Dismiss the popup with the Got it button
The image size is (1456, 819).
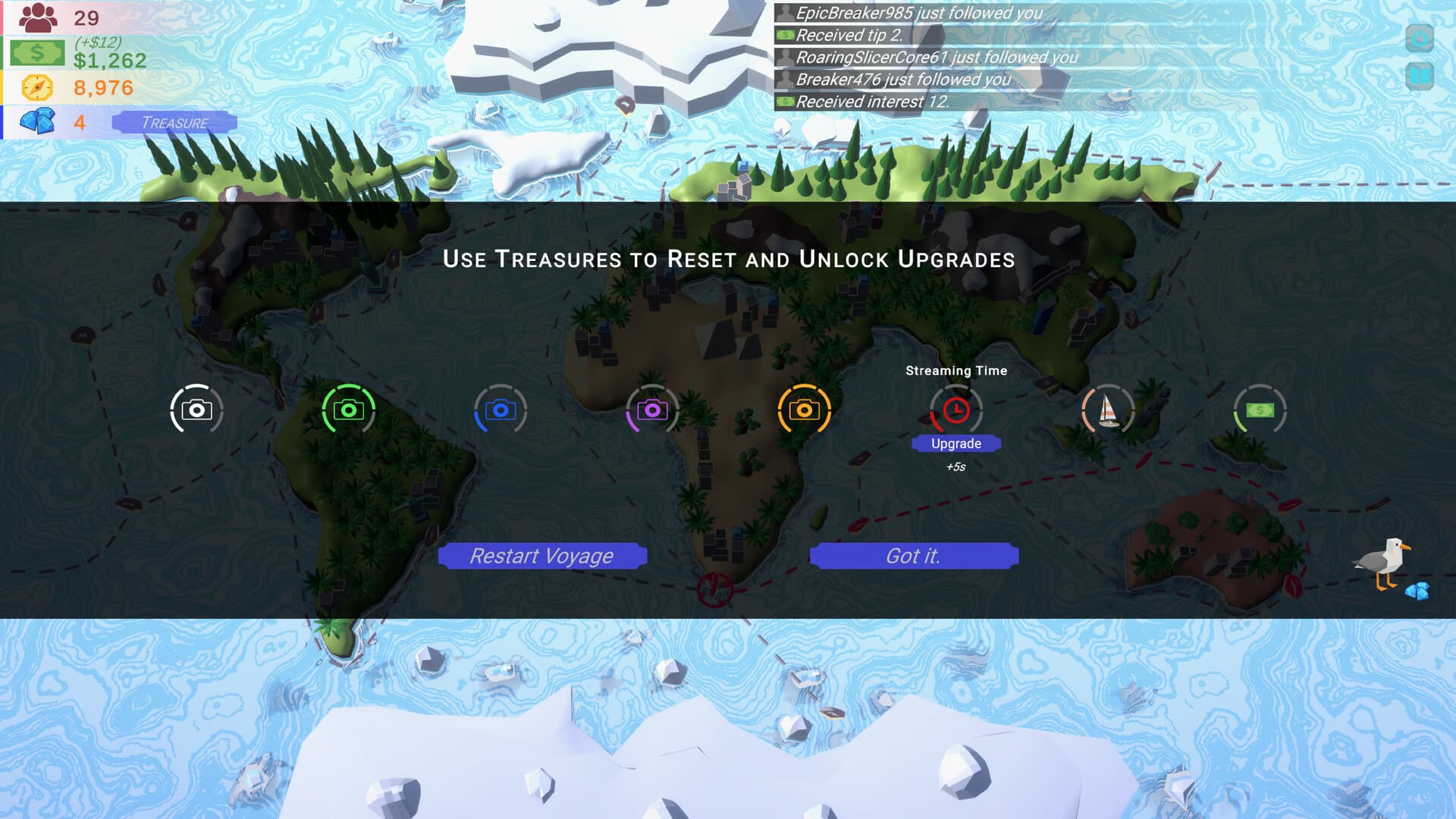click(x=913, y=555)
